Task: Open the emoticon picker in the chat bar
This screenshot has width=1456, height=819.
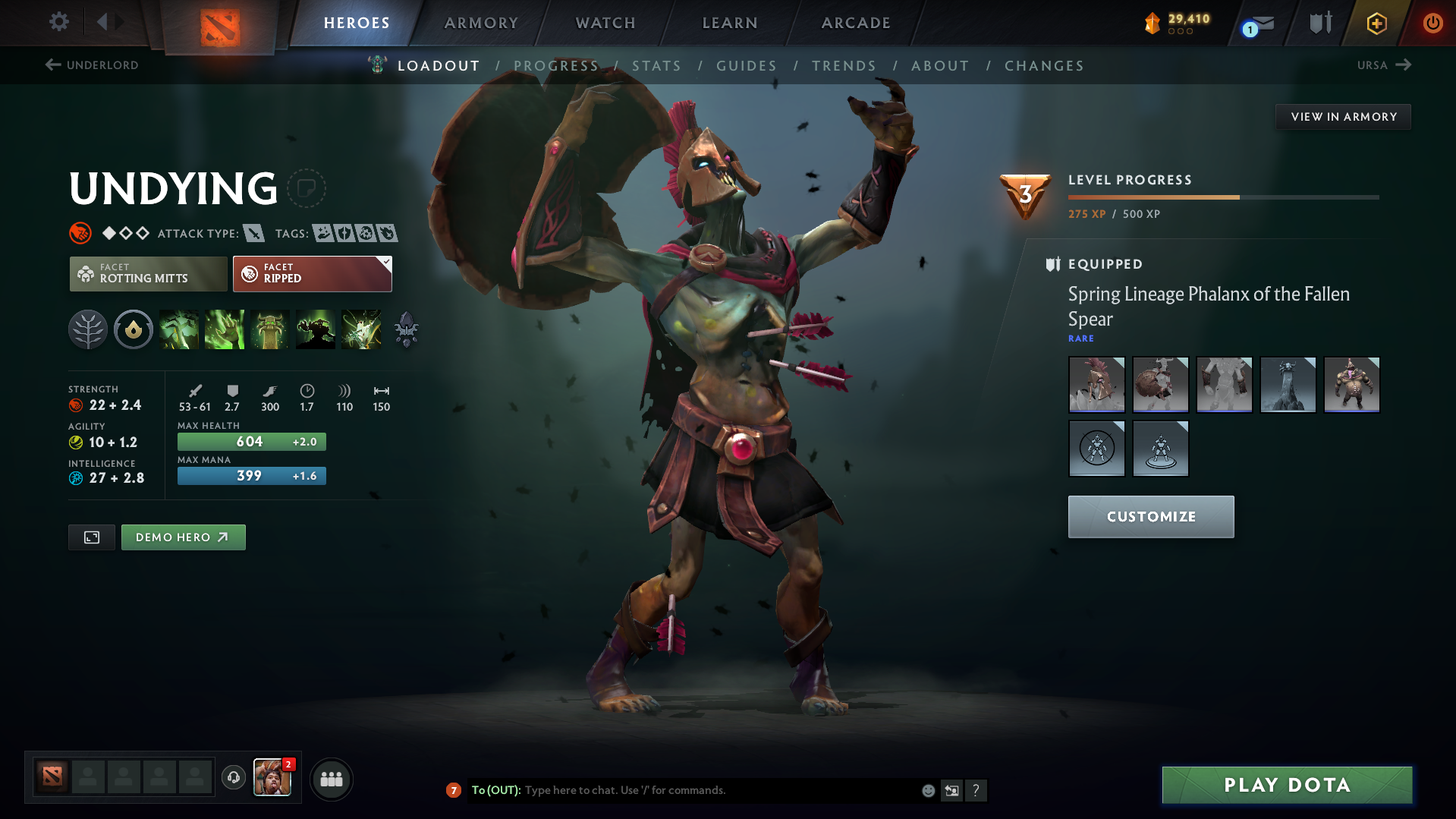Action: pos(928,790)
